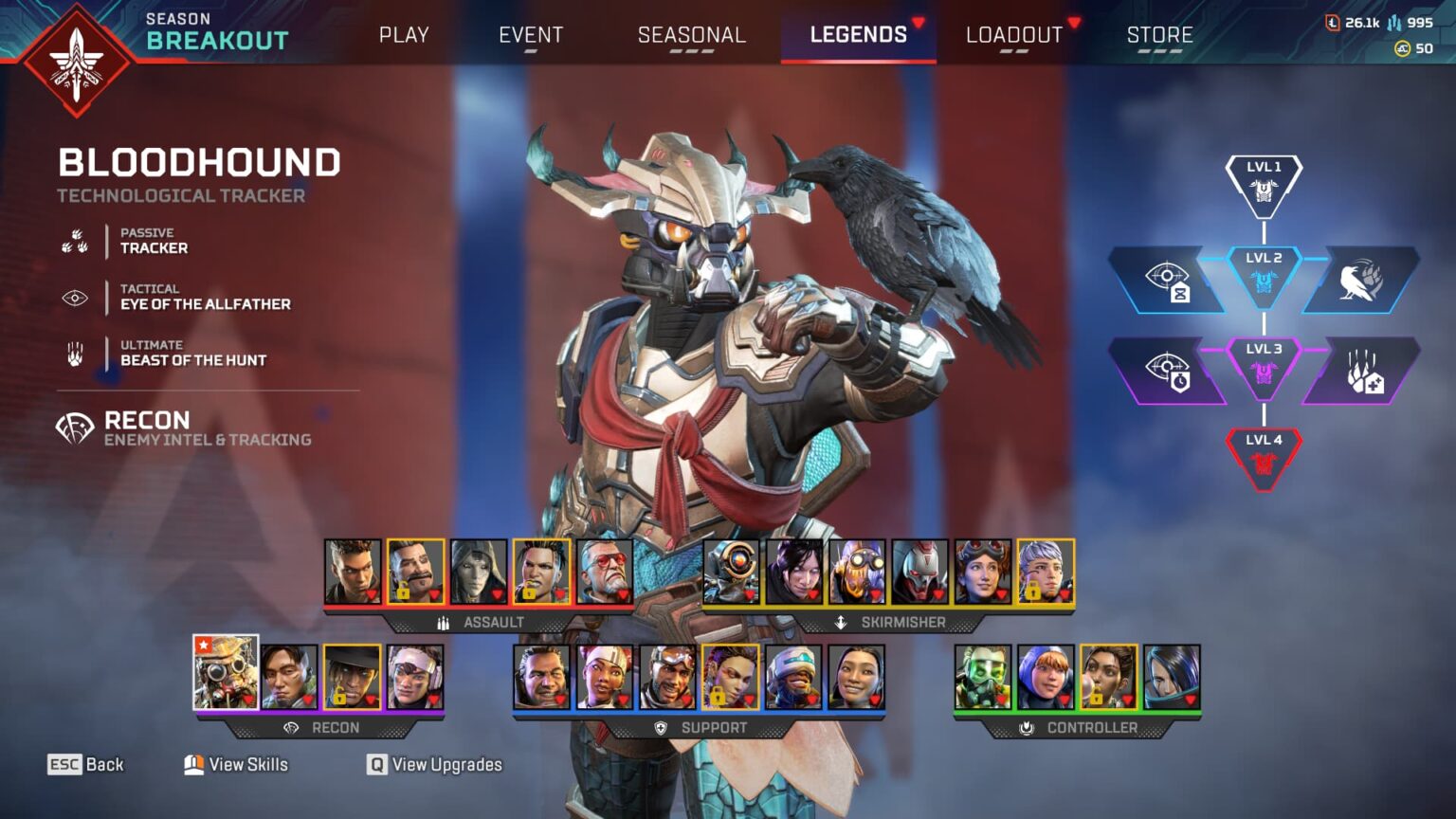
Task: Click the ammo icon on the Assault banner
Action: 442,623
